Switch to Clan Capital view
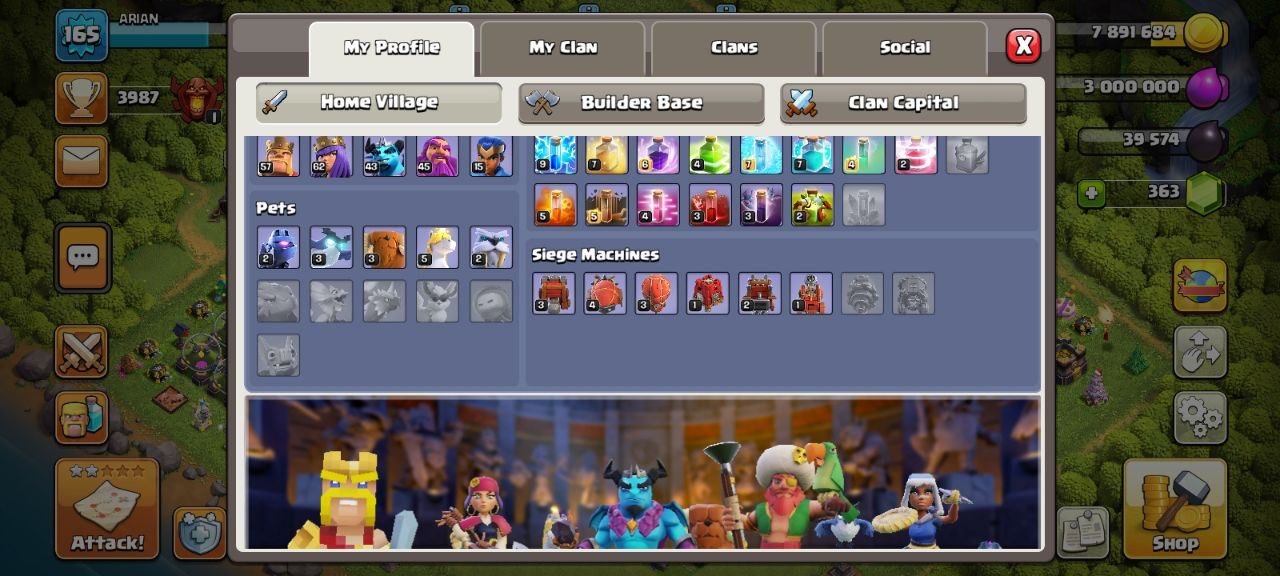 [903, 103]
